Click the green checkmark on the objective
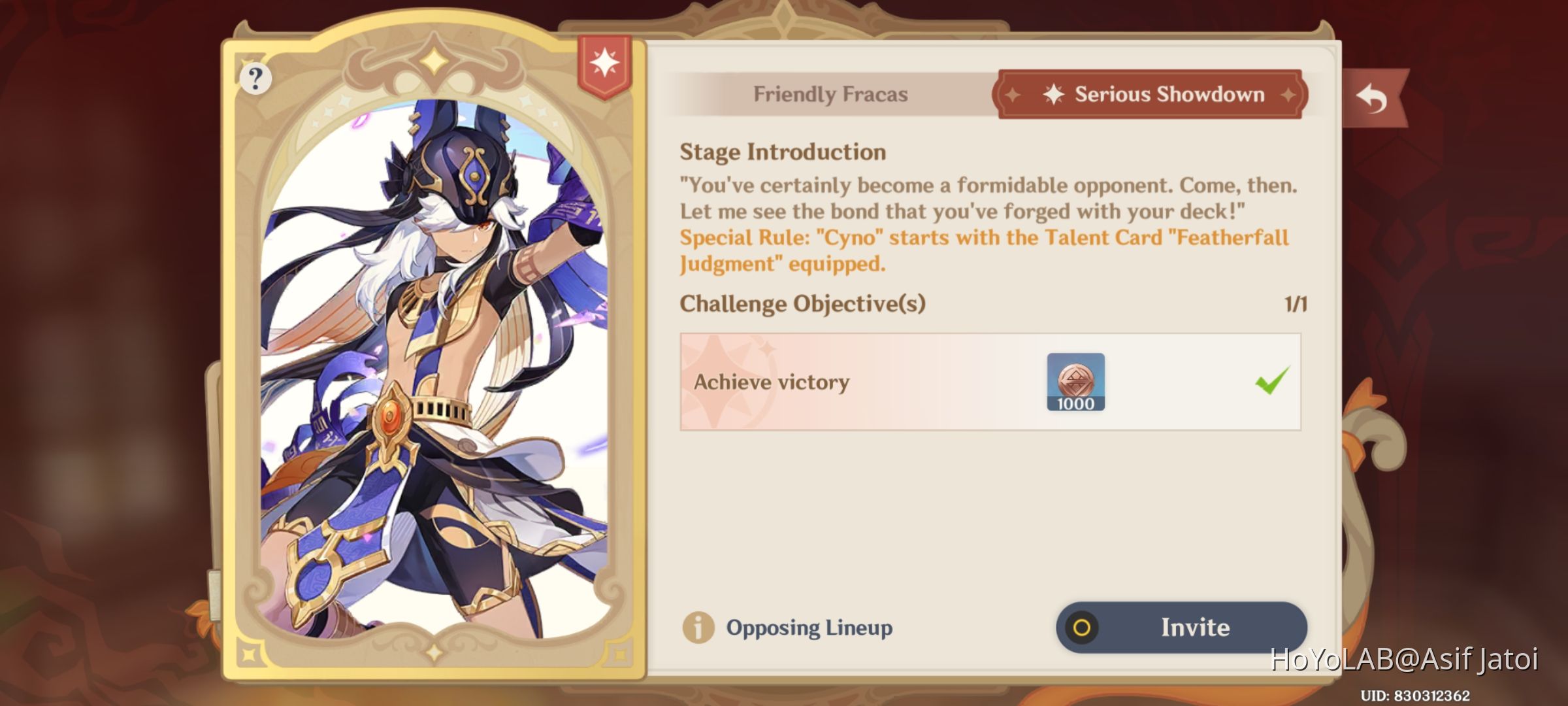Screen dimensions: 1568x706 pos(1268,382)
